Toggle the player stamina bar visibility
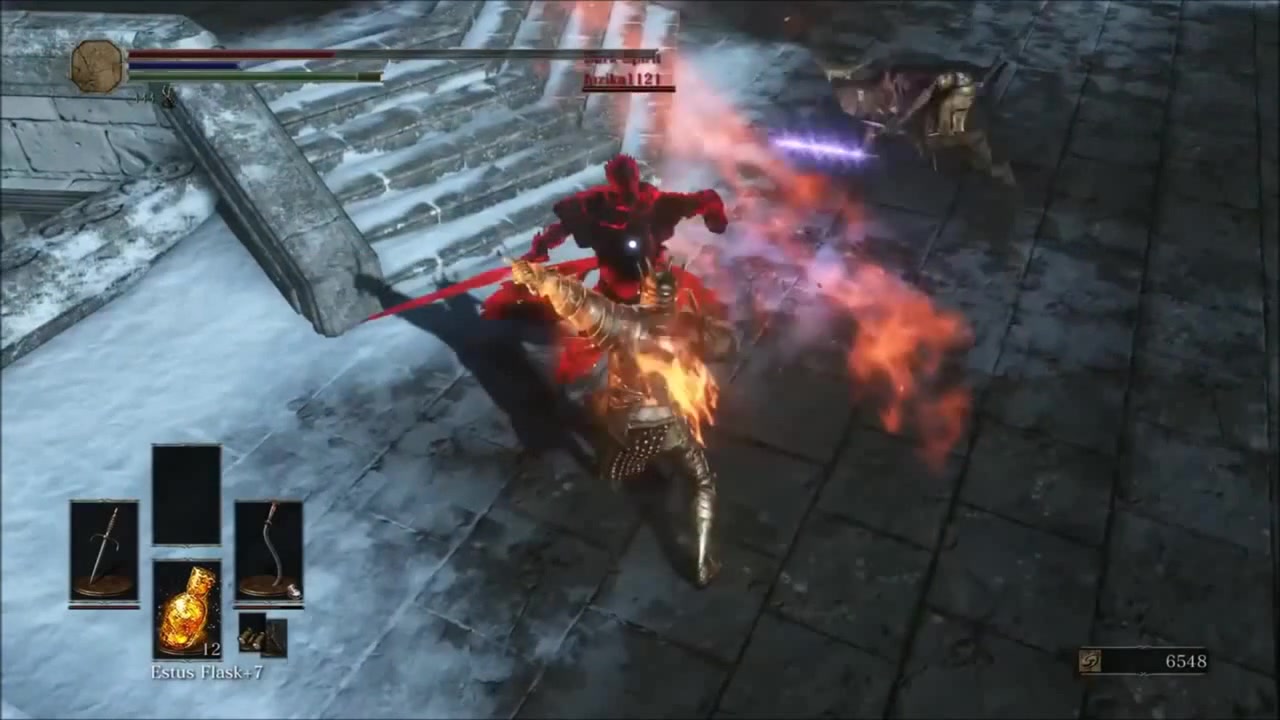The image size is (1280, 720). 257,77
